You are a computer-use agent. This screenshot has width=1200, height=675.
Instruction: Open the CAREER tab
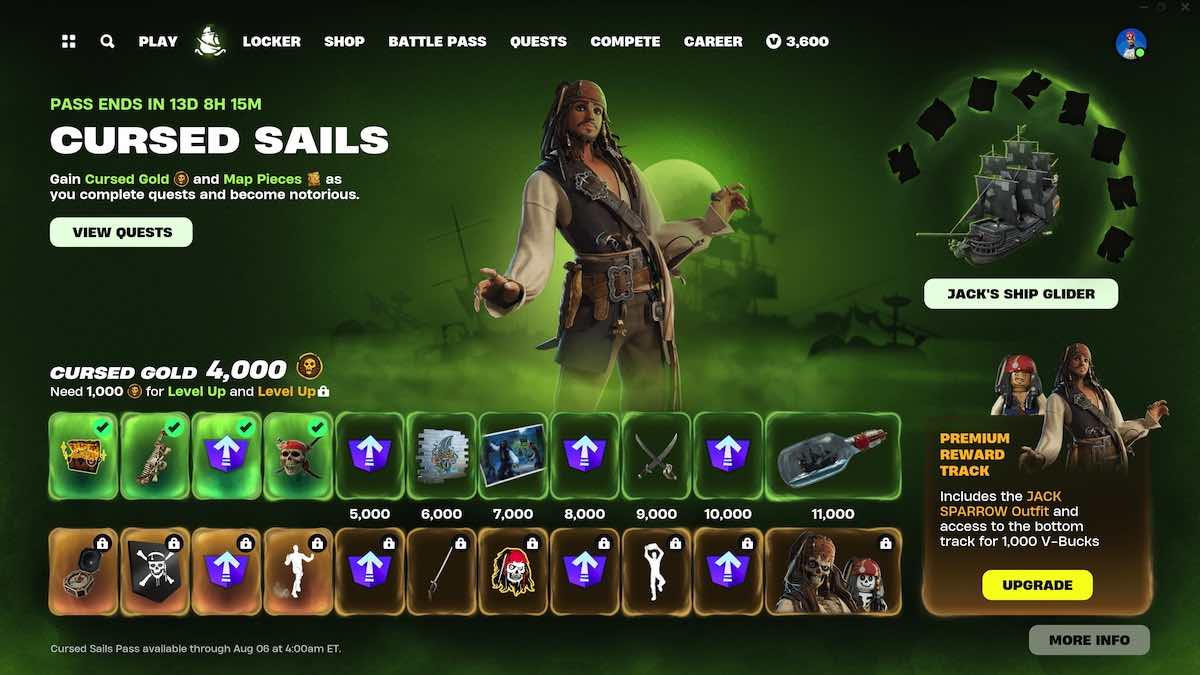(714, 42)
